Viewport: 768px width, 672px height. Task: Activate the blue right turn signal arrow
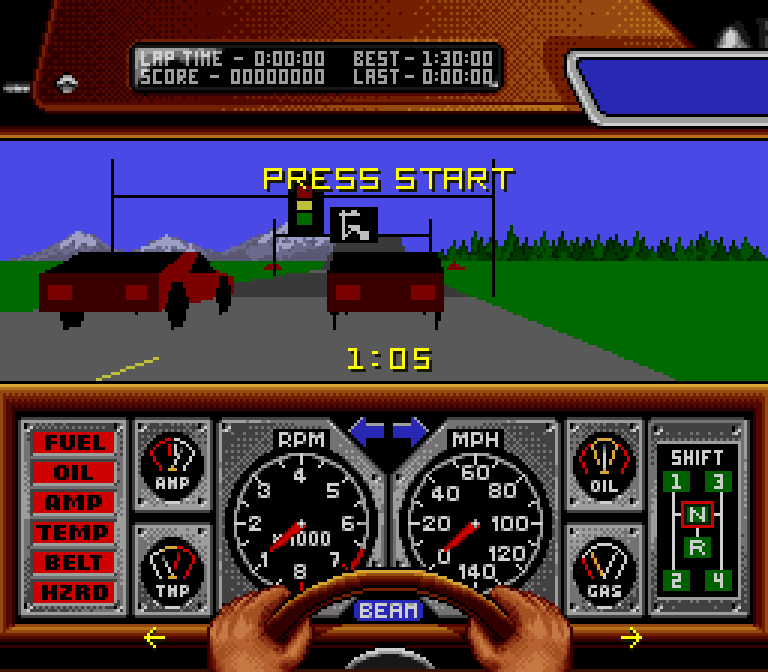[x=410, y=433]
